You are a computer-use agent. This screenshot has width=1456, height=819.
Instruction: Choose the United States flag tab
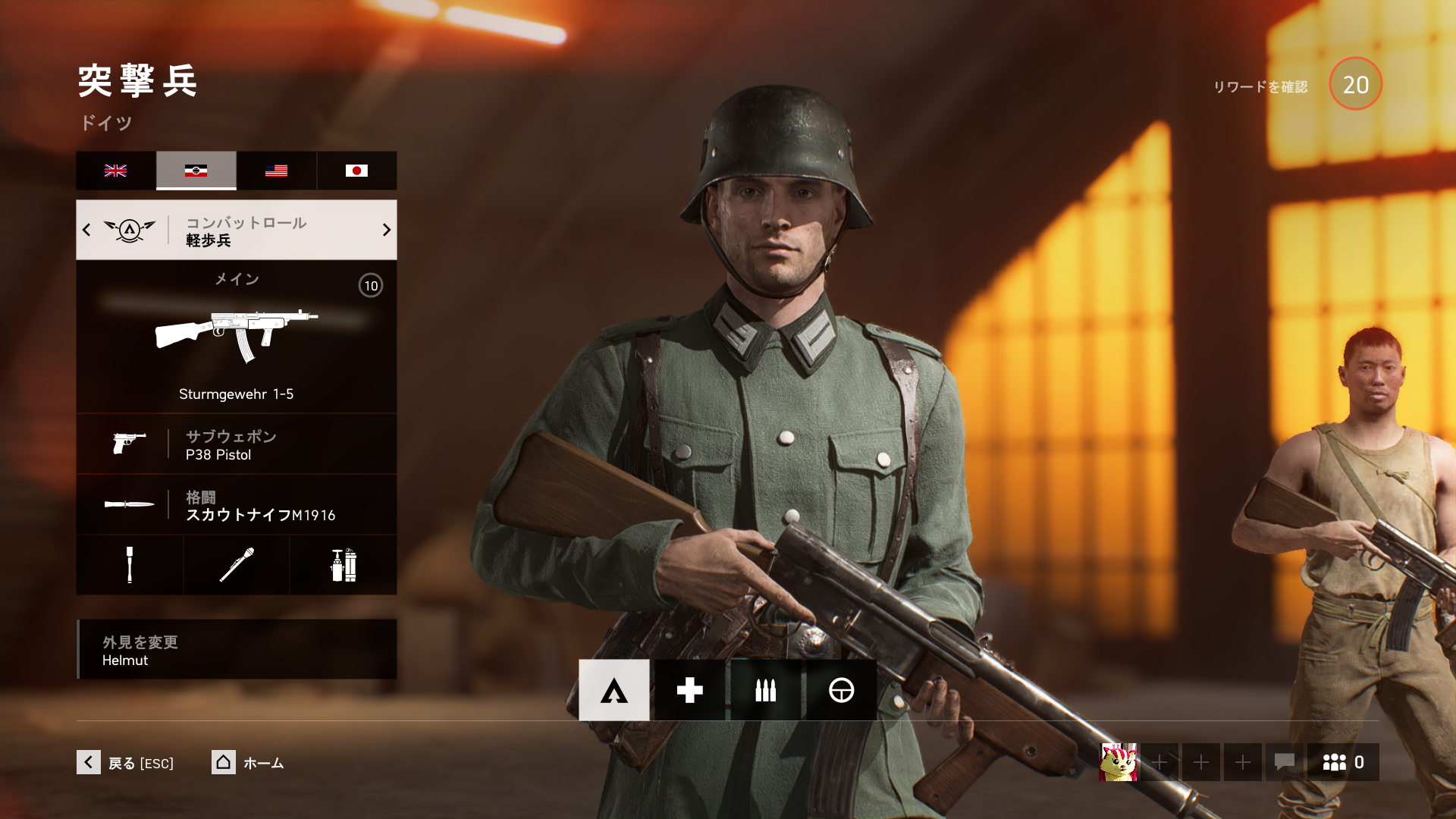[276, 171]
